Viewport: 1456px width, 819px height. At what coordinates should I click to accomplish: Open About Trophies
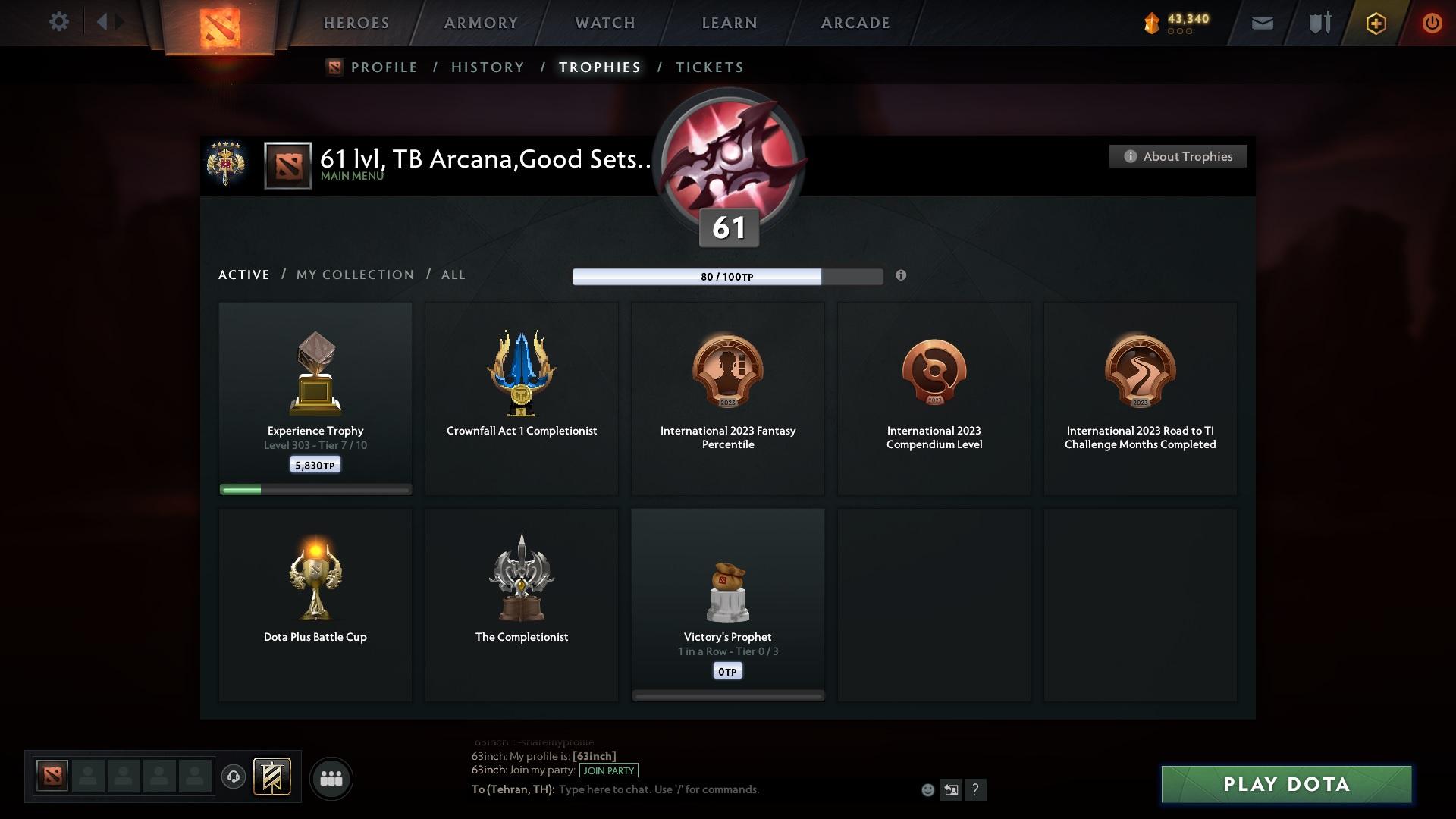[1178, 156]
